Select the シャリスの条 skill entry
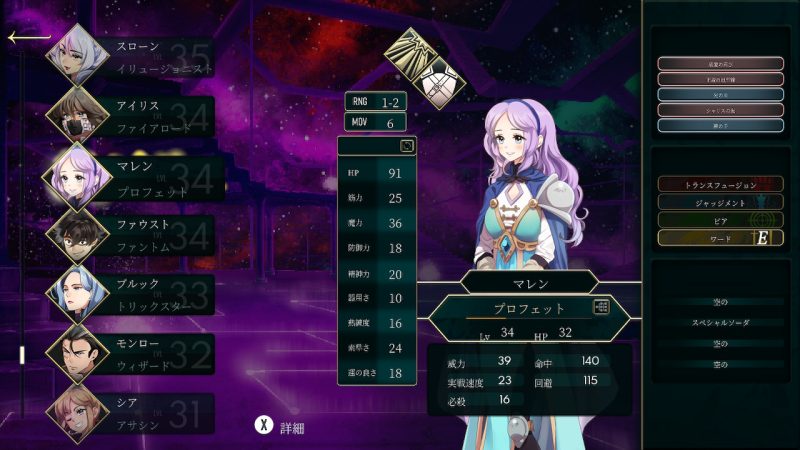800x450 pixels. (720, 110)
